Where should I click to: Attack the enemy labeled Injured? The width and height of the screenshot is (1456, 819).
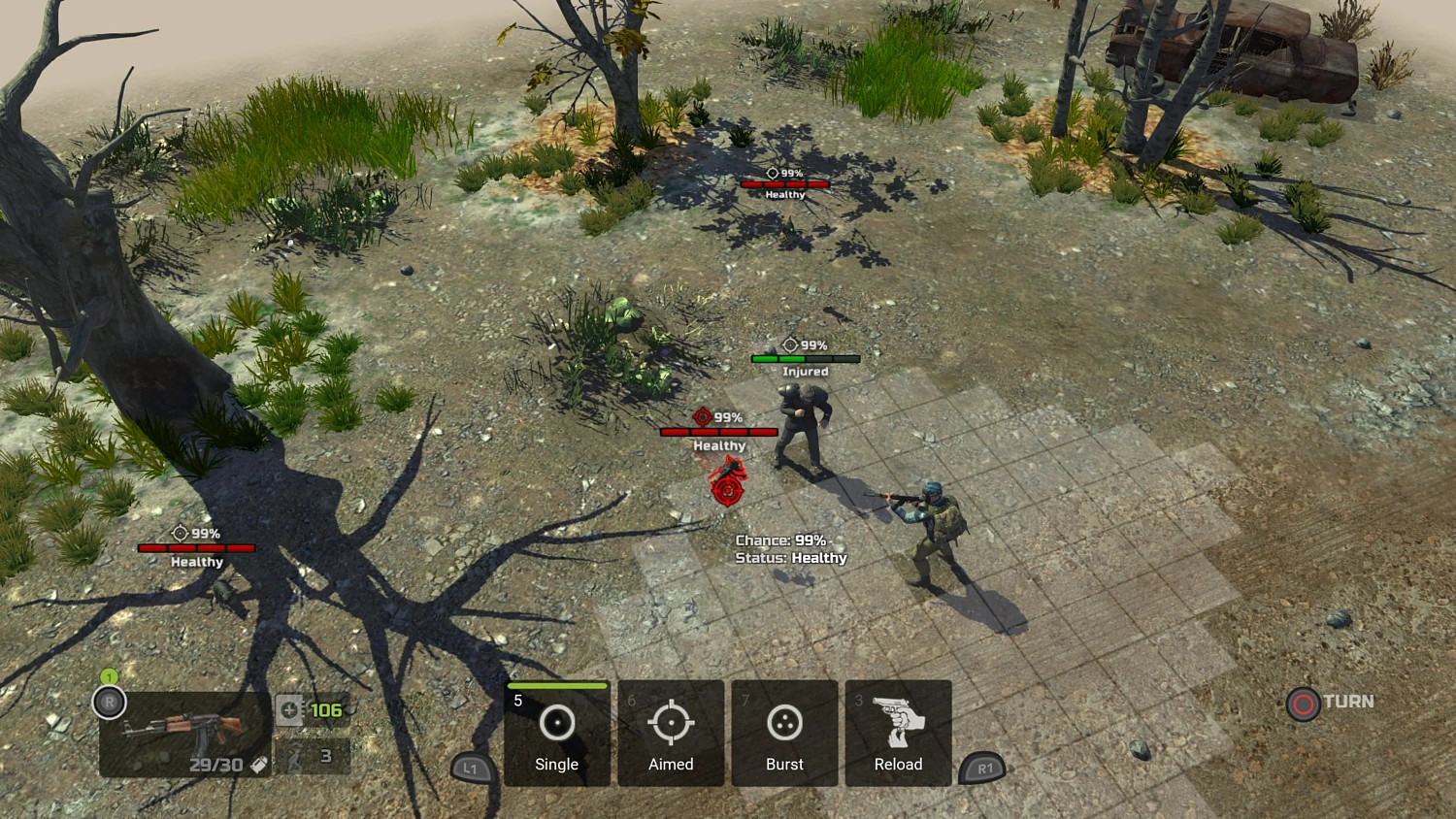tap(801, 417)
